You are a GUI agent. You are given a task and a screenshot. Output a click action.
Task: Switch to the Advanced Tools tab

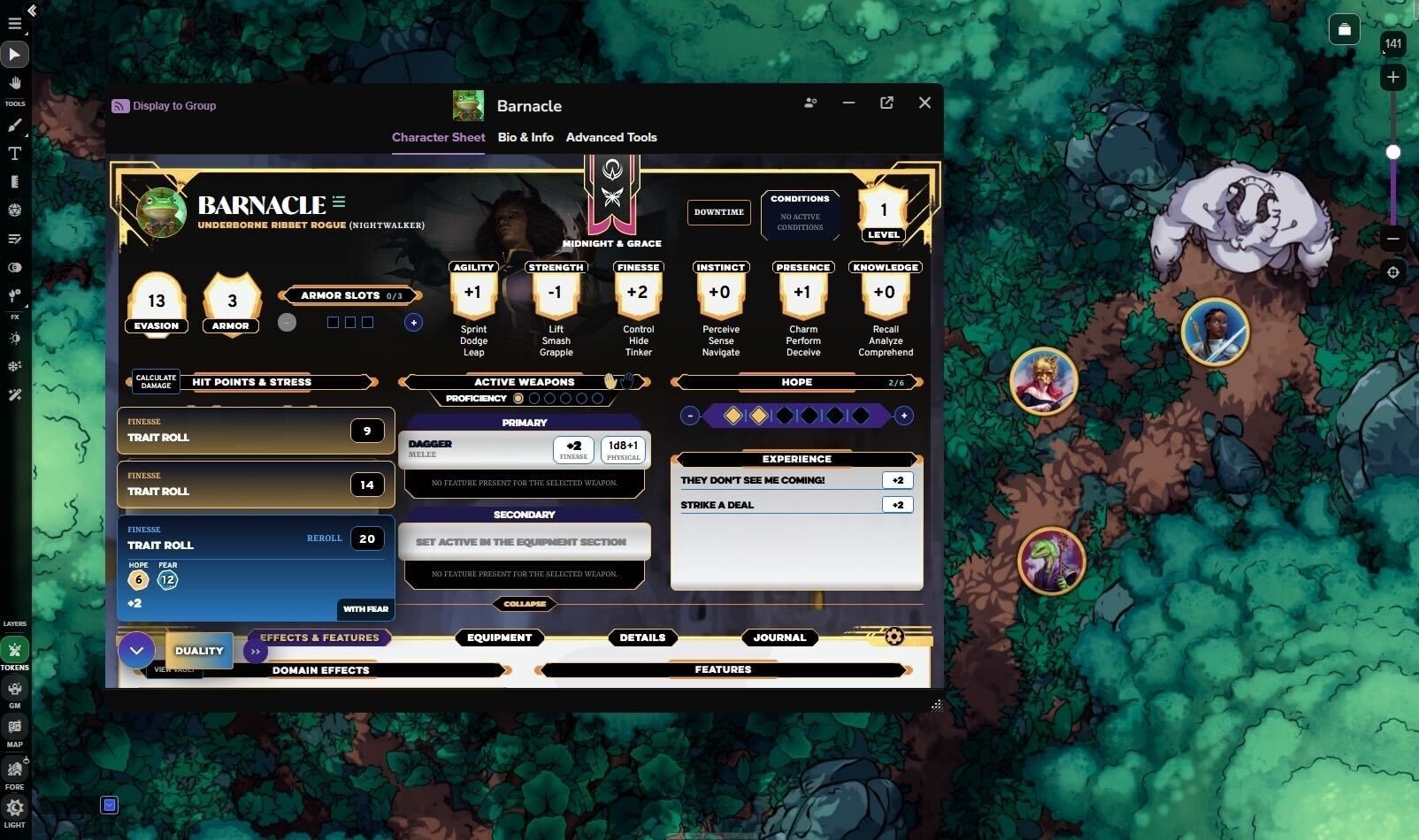(x=611, y=137)
